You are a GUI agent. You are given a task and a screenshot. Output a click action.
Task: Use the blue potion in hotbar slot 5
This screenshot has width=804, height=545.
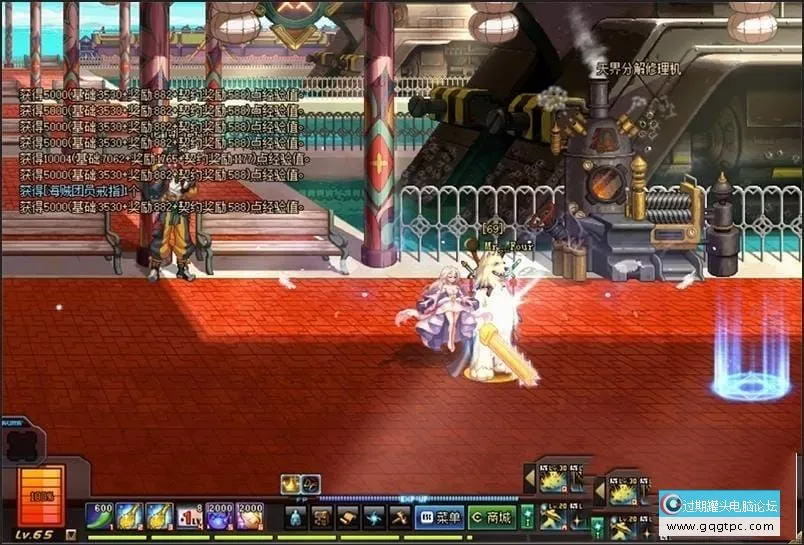tap(219, 517)
